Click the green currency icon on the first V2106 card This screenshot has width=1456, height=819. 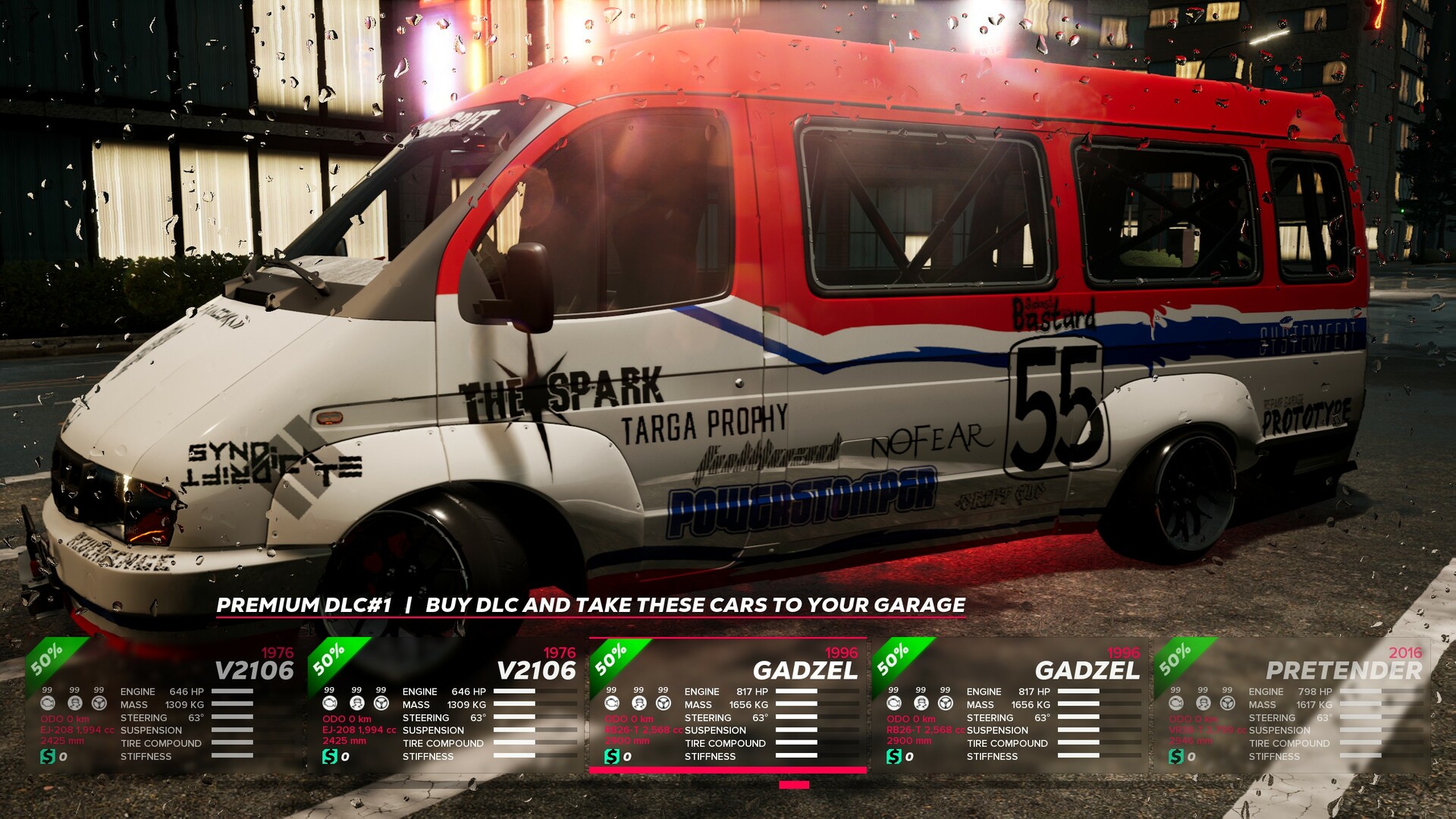pyautogui.click(x=48, y=755)
